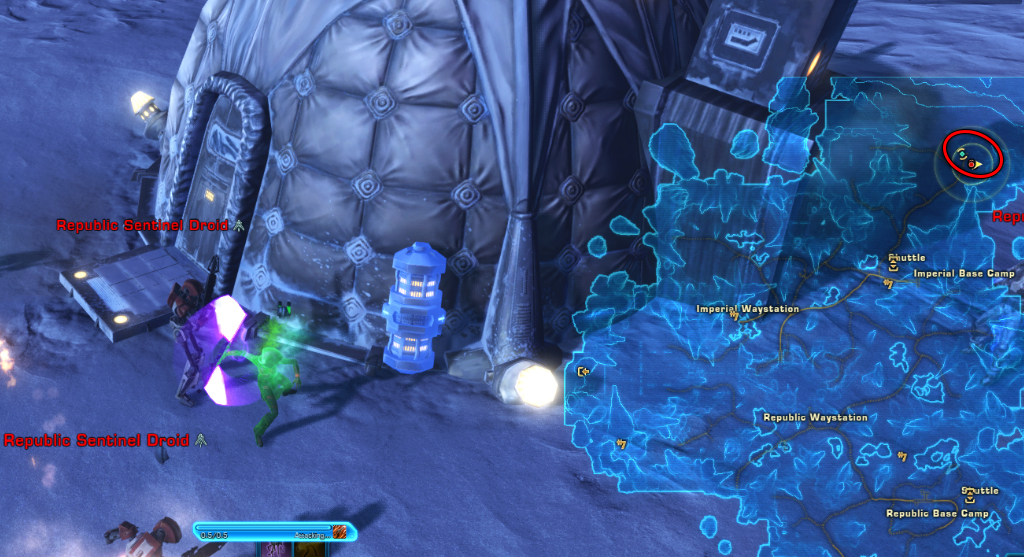Select the shuttle marker at Imperial Base Camp
The image size is (1024, 557).
pyautogui.click(x=893, y=267)
